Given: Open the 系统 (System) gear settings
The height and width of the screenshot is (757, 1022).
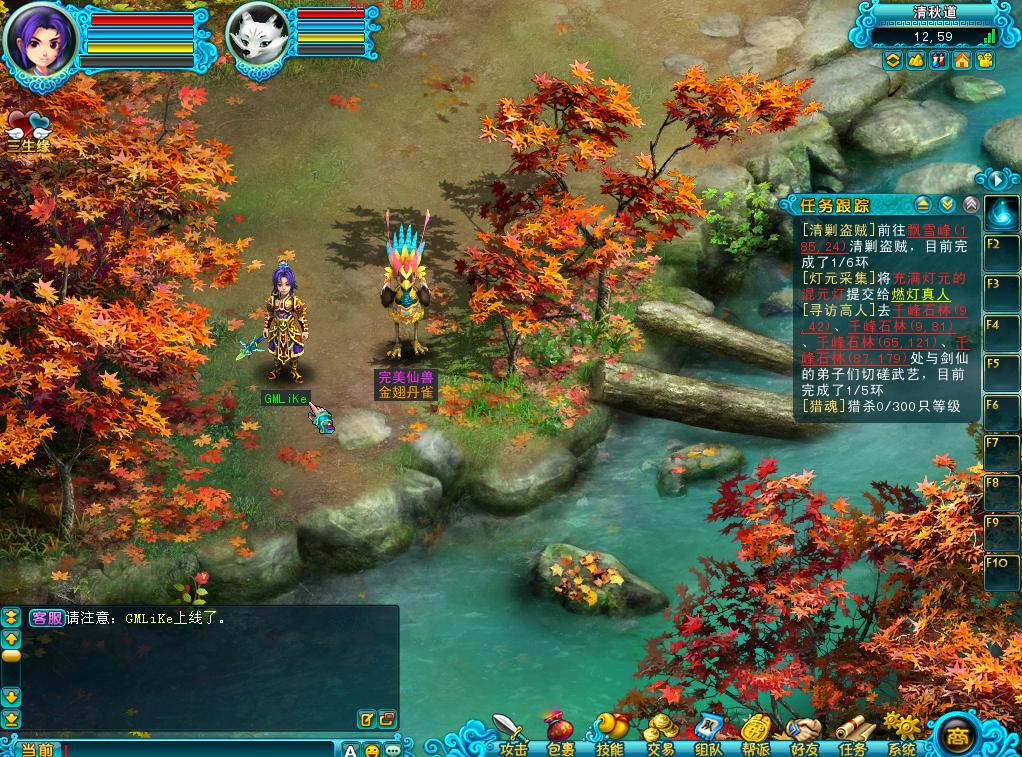Looking at the screenshot, I should click(x=901, y=734).
